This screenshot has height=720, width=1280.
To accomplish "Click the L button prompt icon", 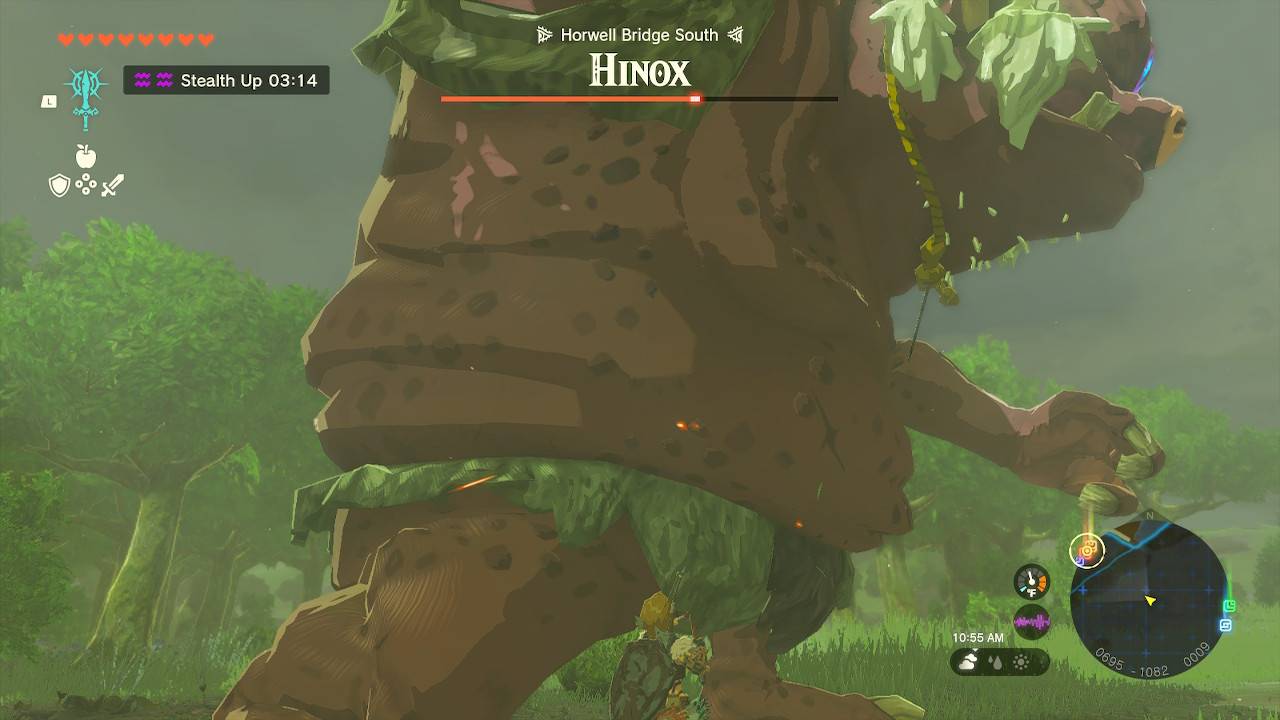I will (x=48, y=100).
